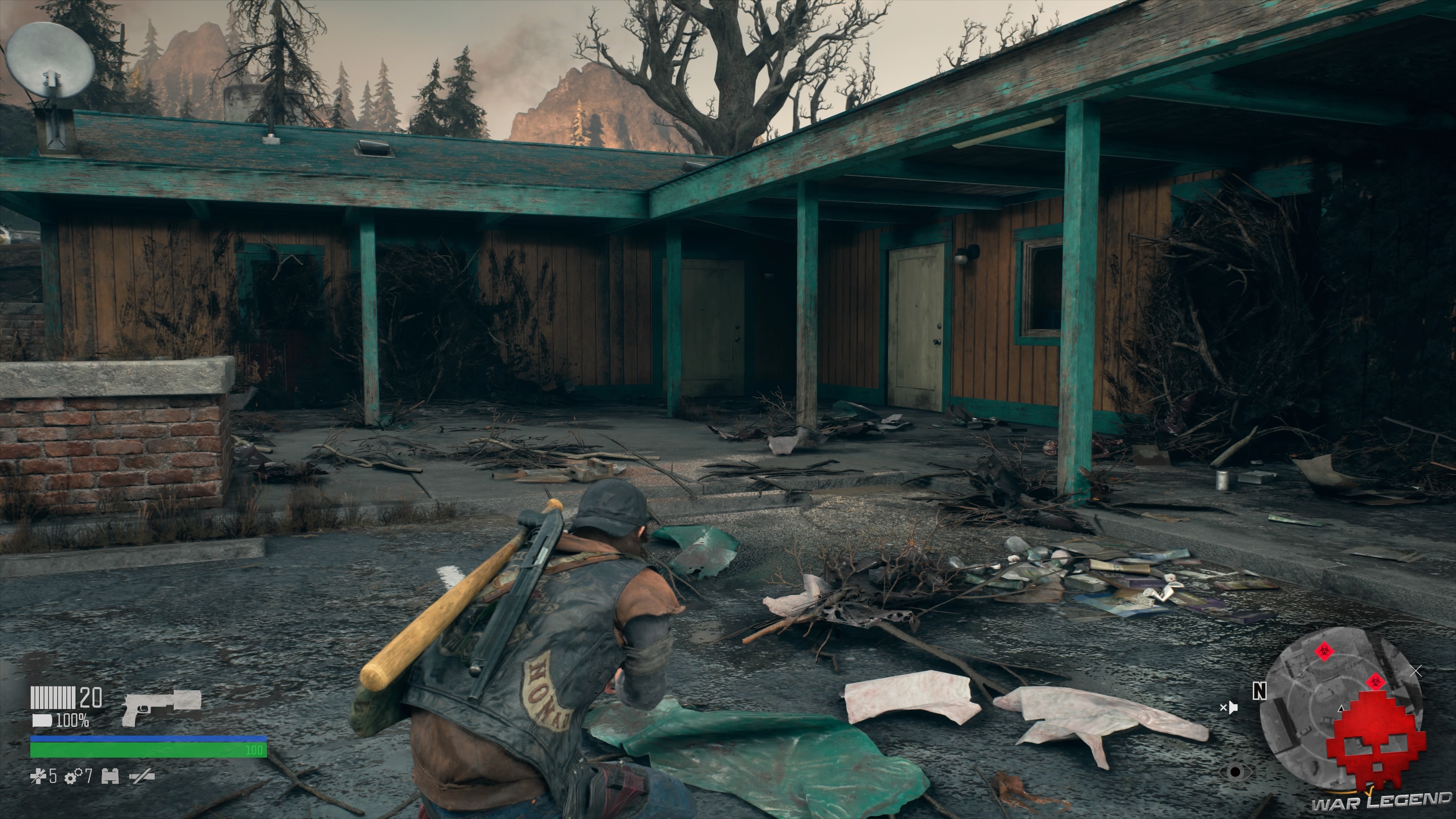Viewport: 1456px width, 819px height.
Task: Toggle the eye detection indicator below the minimap
Action: coord(1236,771)
